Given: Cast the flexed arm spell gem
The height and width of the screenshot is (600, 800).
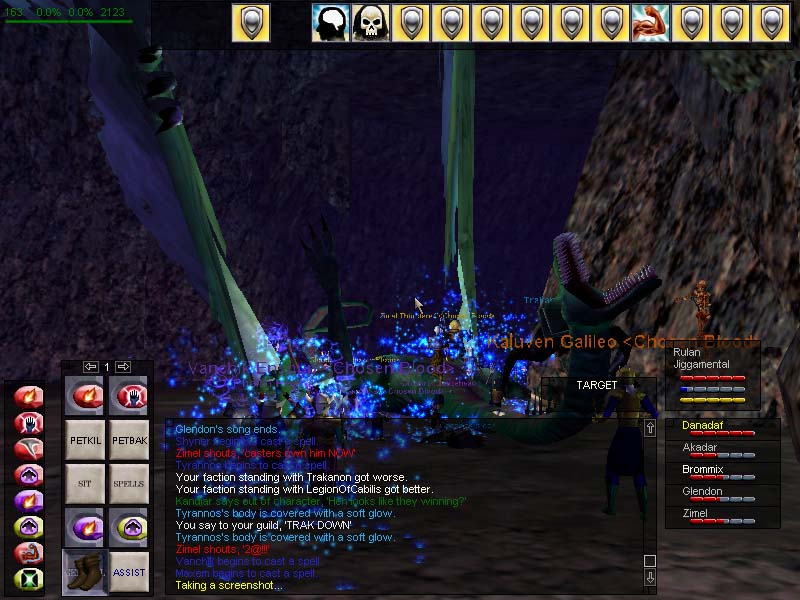Looking at the screenshot, I should tap(26, 552).
